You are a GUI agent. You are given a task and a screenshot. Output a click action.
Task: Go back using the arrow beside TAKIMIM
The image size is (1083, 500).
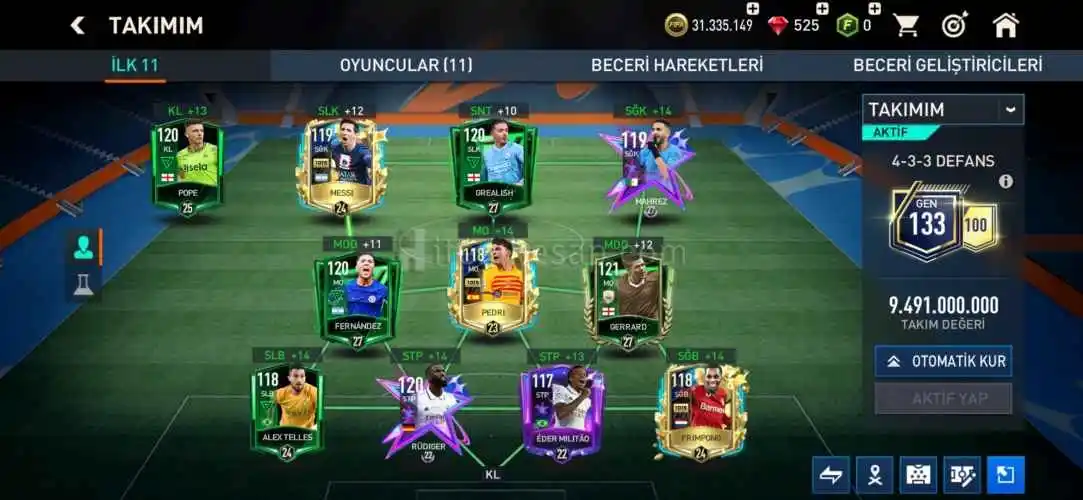(x=77, y=25)
